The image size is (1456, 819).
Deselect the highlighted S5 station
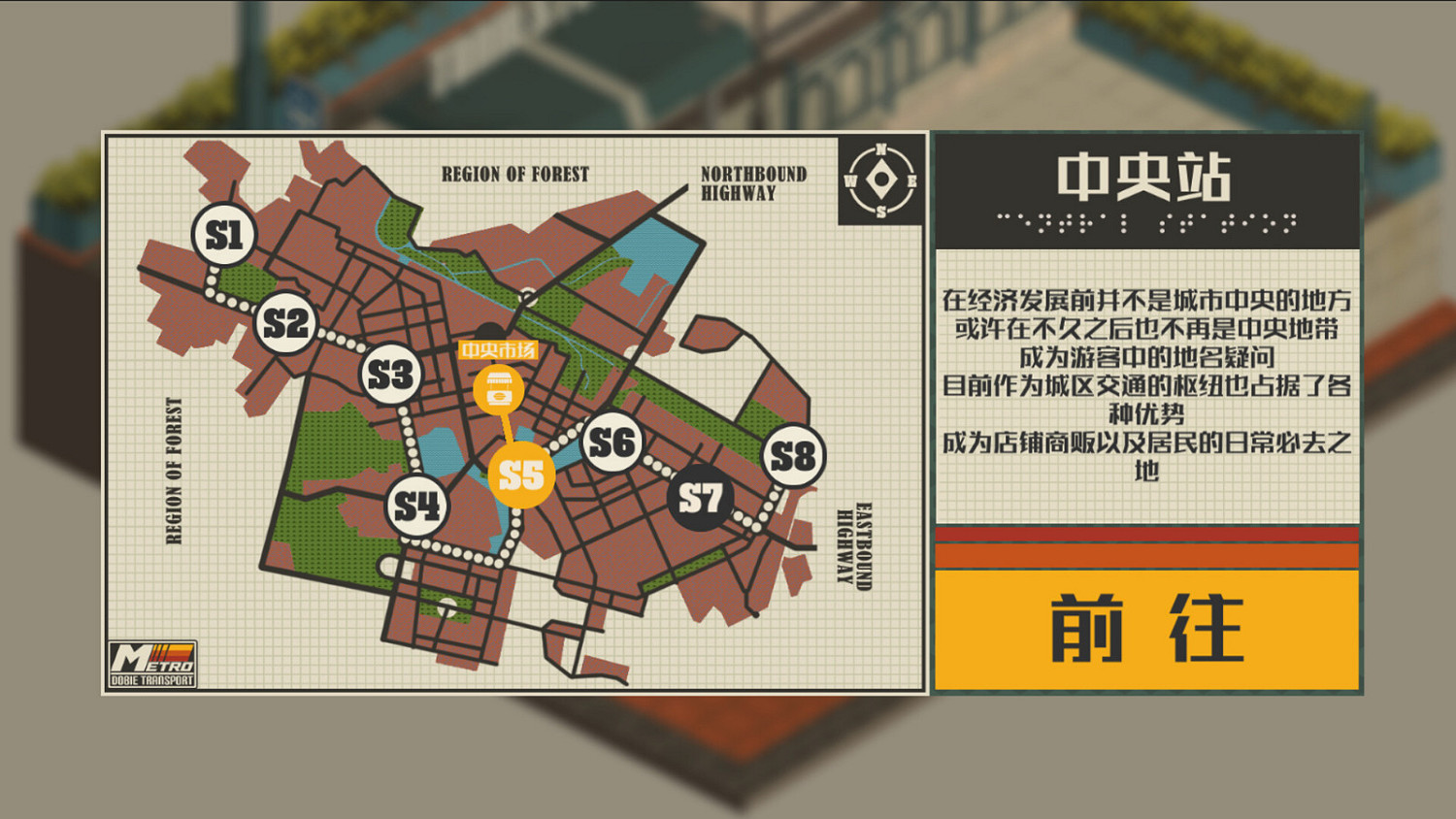click(x=521, y=475)
